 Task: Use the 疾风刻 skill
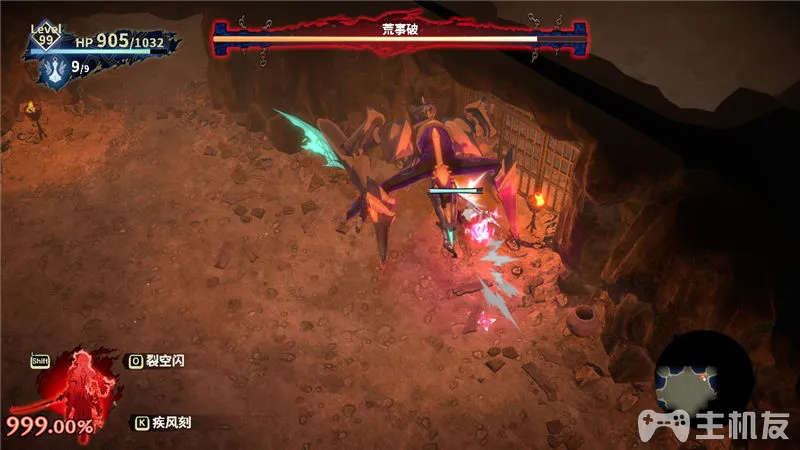tap(165, 423)
